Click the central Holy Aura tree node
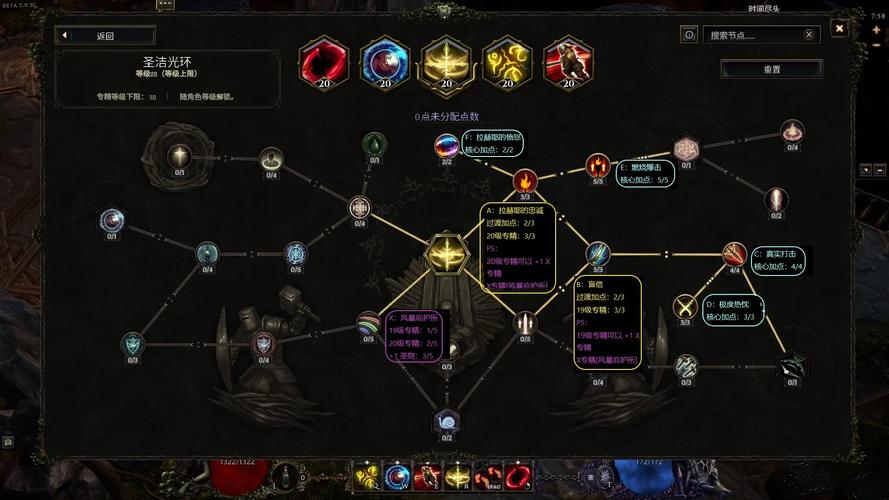 coord(444,252)
